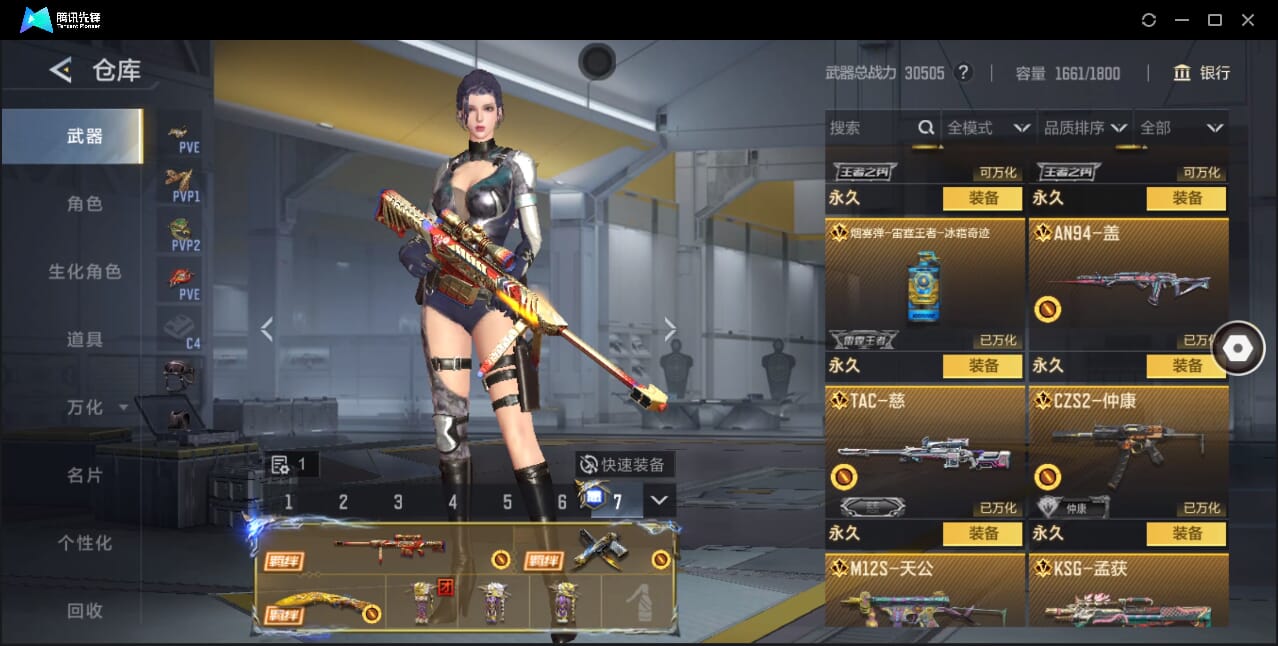Click the 搜索 weapon search field

pos(870,128)
